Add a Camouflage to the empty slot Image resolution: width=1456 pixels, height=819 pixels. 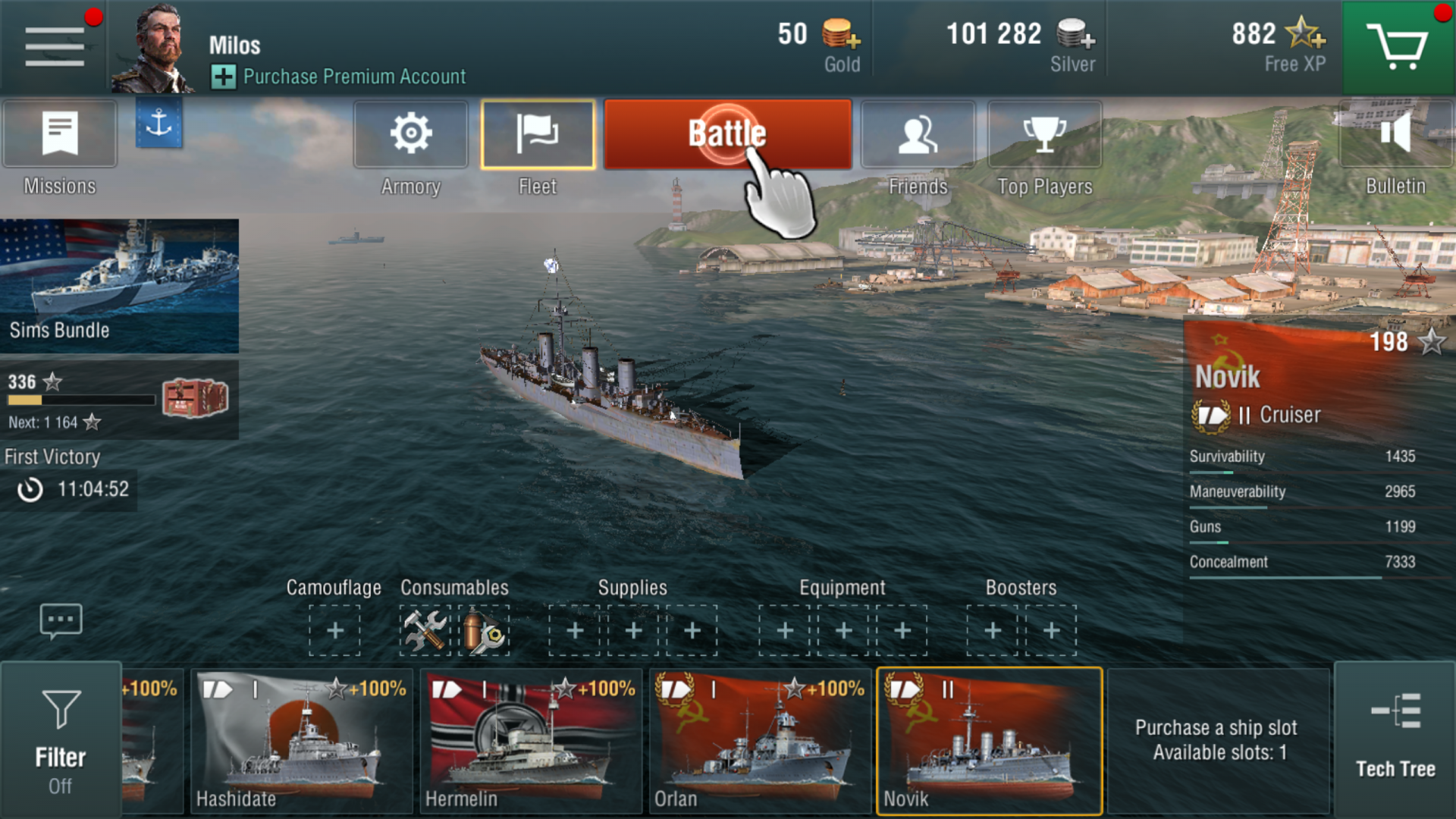click(334, 630)
